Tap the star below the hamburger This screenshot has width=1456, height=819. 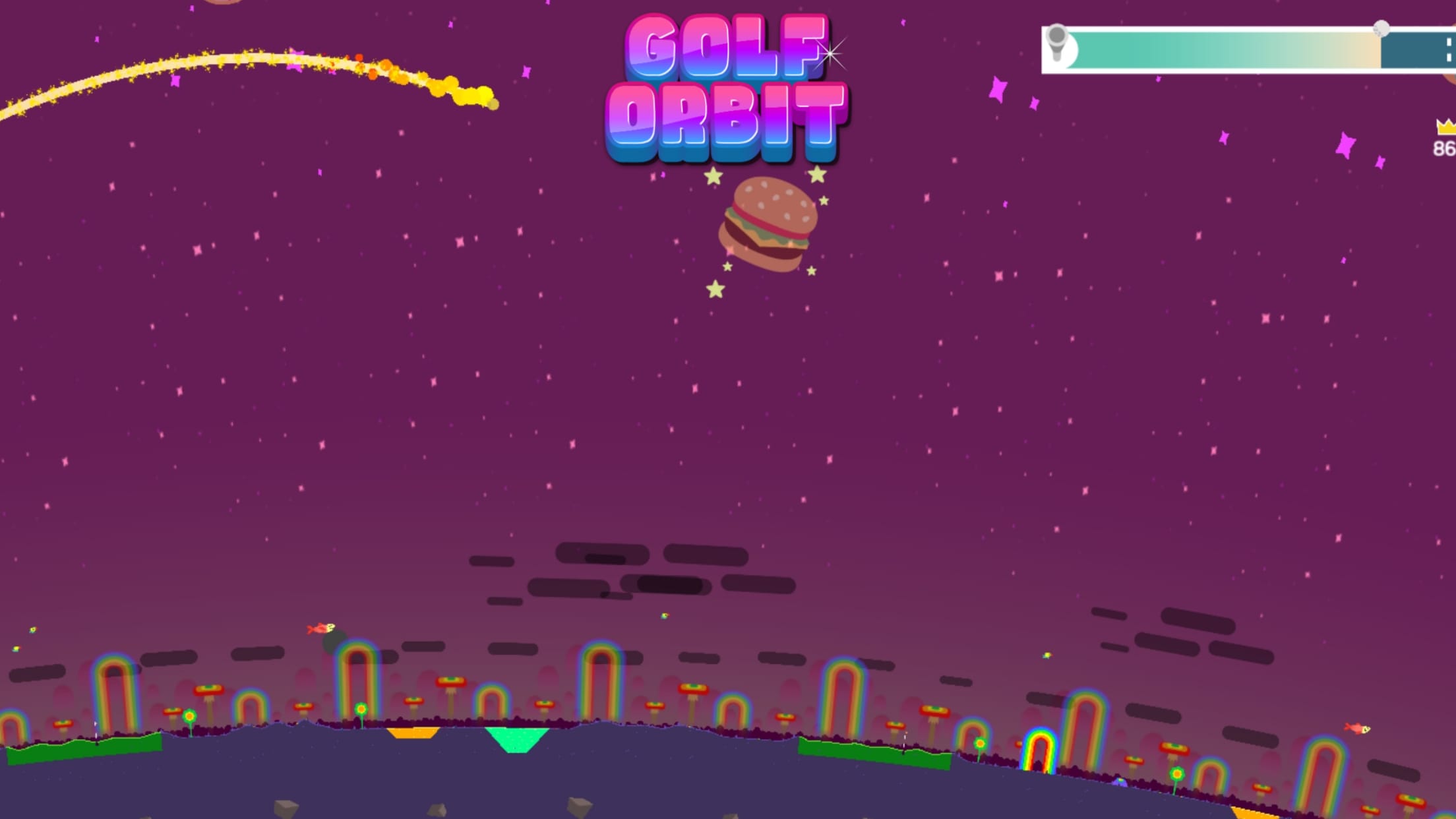pyautogui.click(x=714, y=288)
